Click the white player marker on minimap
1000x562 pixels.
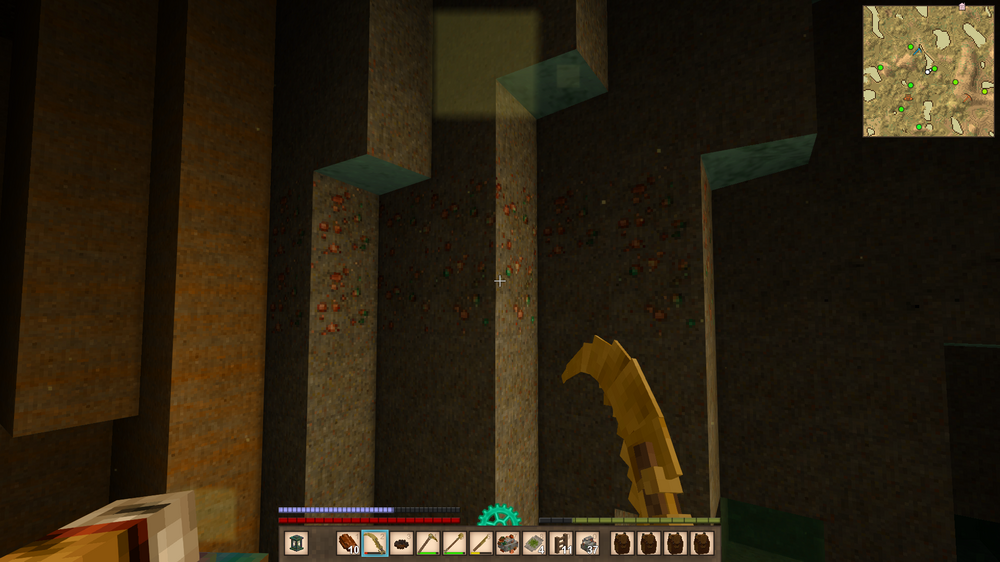pyautogui.click(x=928, y=71)
